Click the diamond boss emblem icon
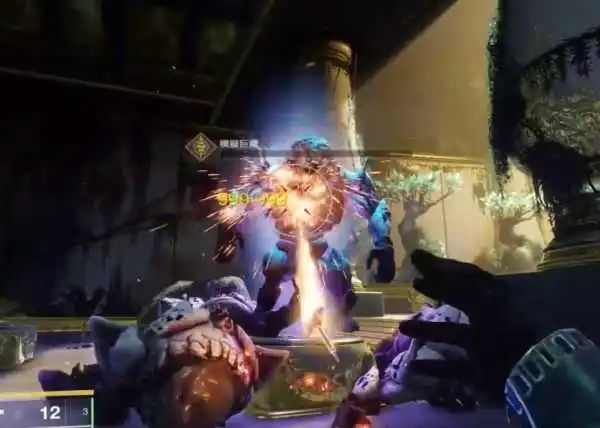The image size is (600, 428). (201, 147)
